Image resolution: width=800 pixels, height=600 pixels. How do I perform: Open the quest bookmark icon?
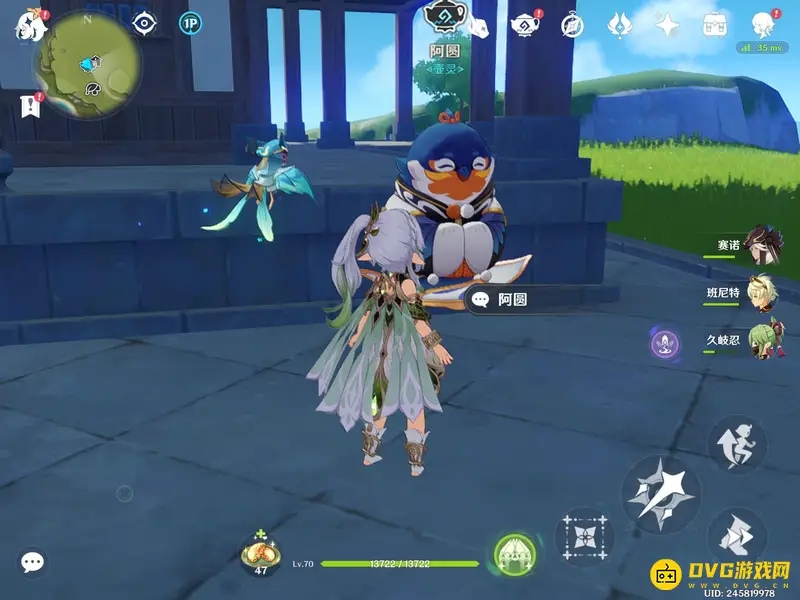pyautogui.click(x=29, y=105)
